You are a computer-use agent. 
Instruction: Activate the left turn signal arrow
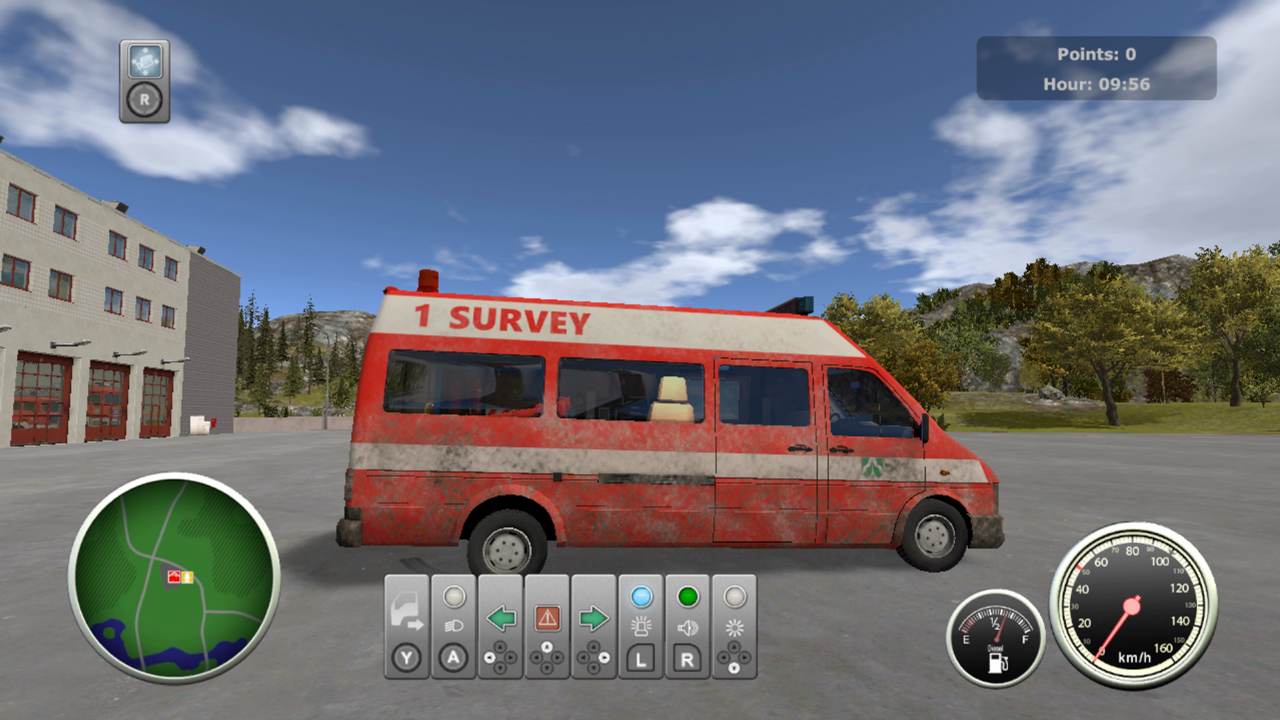click(500, 618)
